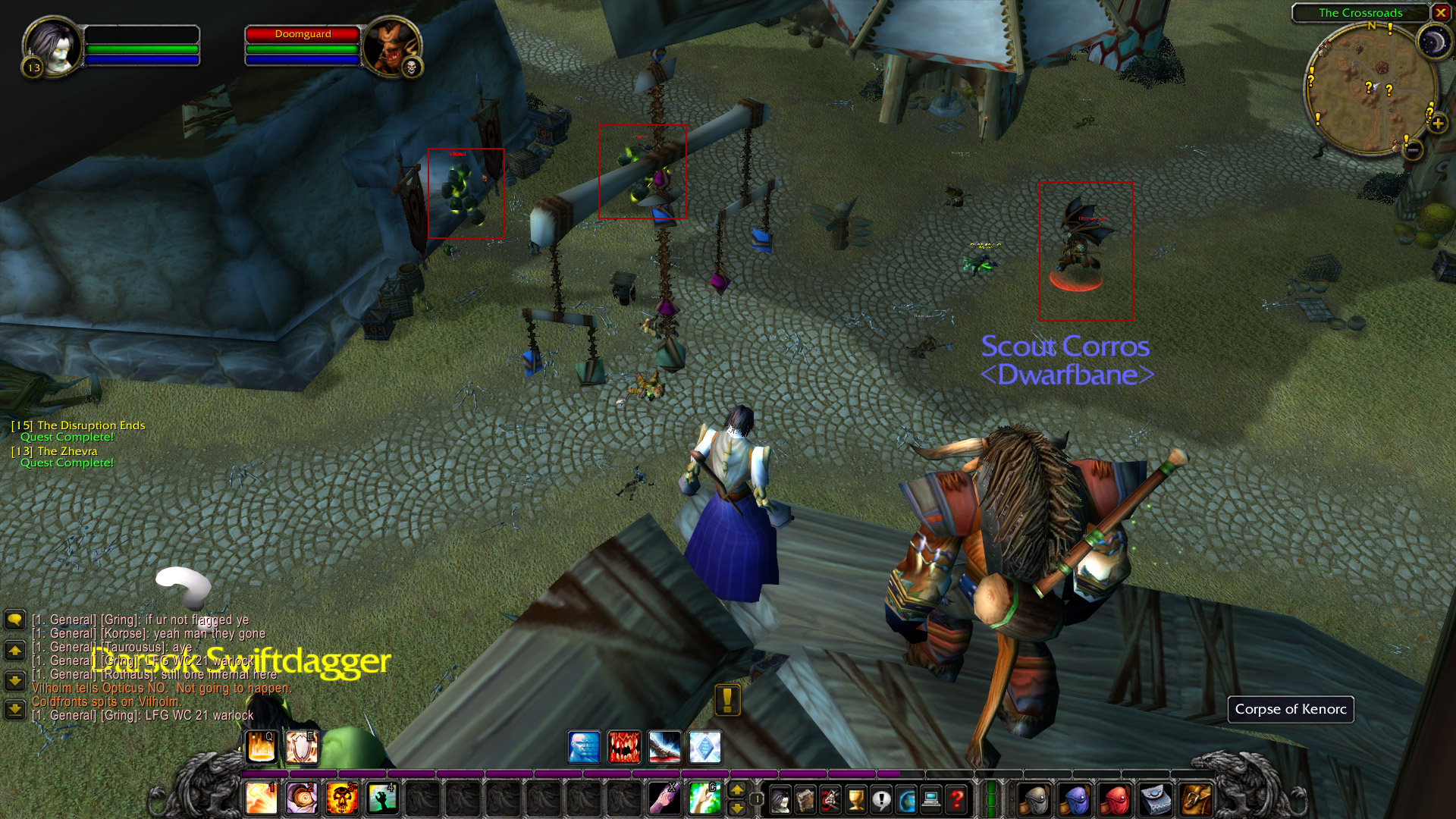This screenshot has height=819, width=1456.
Task: Click the crescent moon time-of-day indicator
Action: click(x=1433, y=42)
